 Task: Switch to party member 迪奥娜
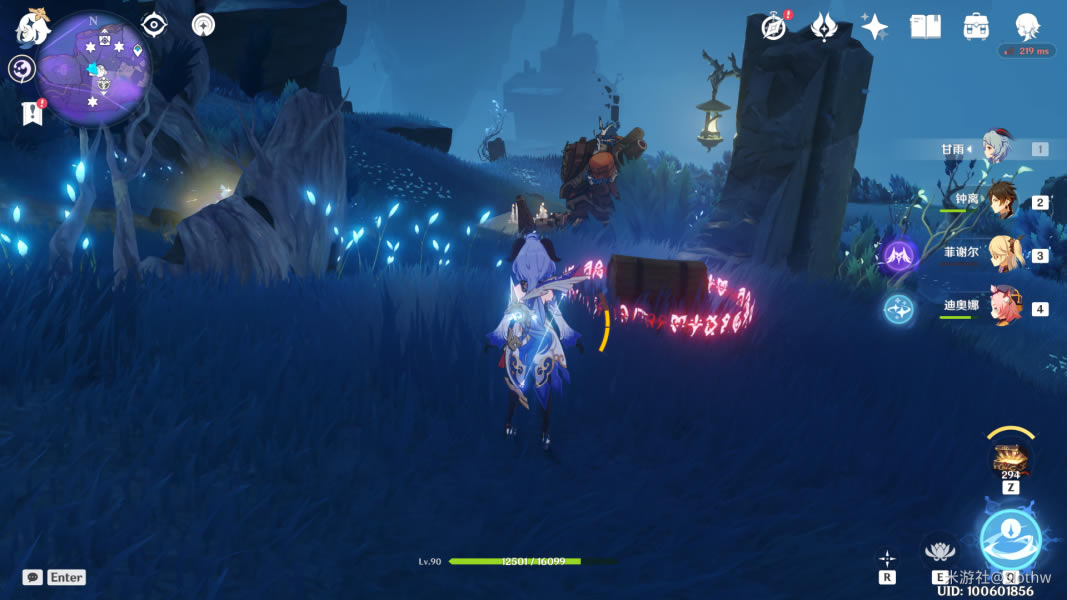pyautogui.click(x=1003, y=307)
